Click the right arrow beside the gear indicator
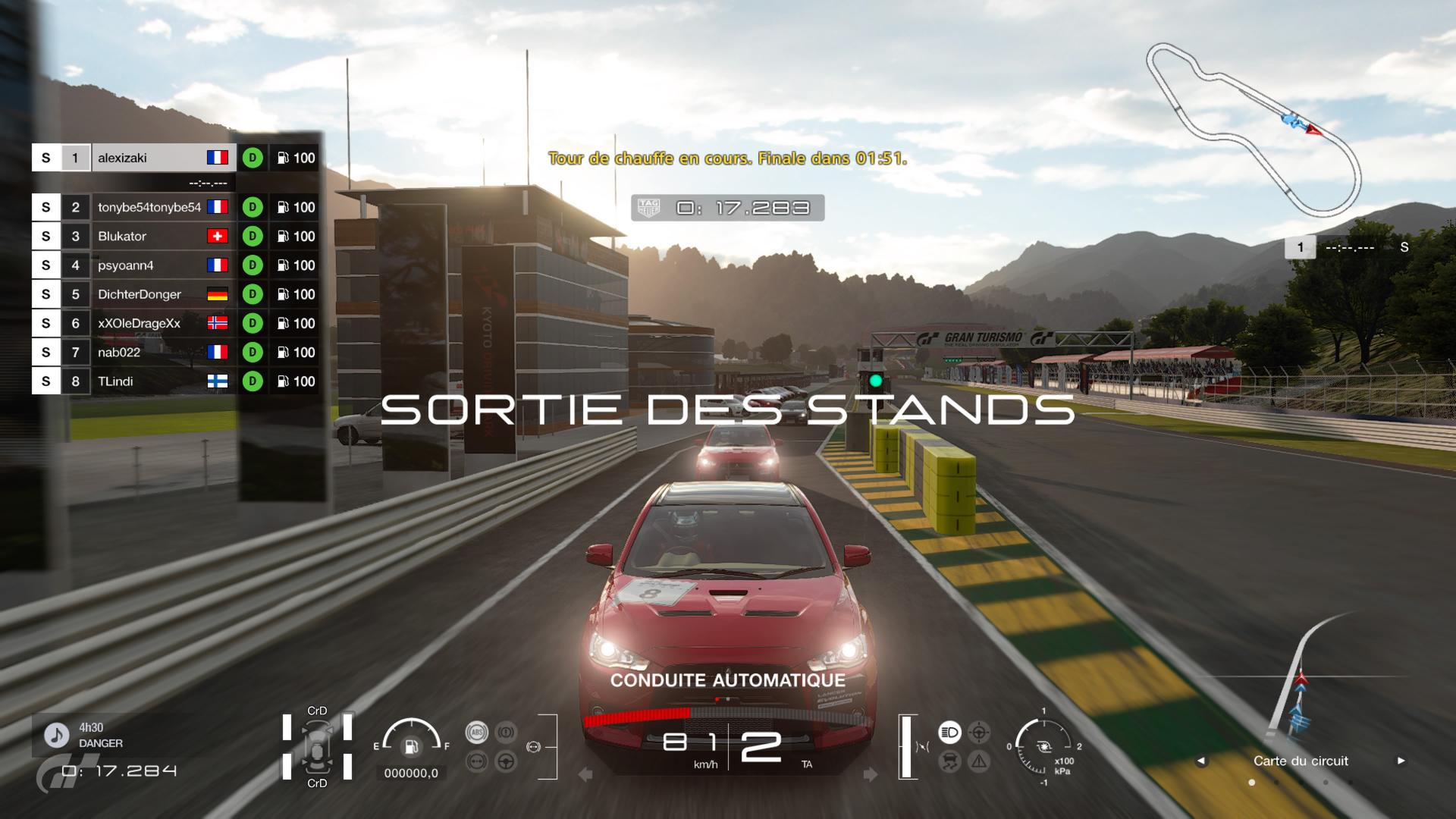Image resolution: width=1456 pixels, height=819 pixels. click(x=870, y=774)
